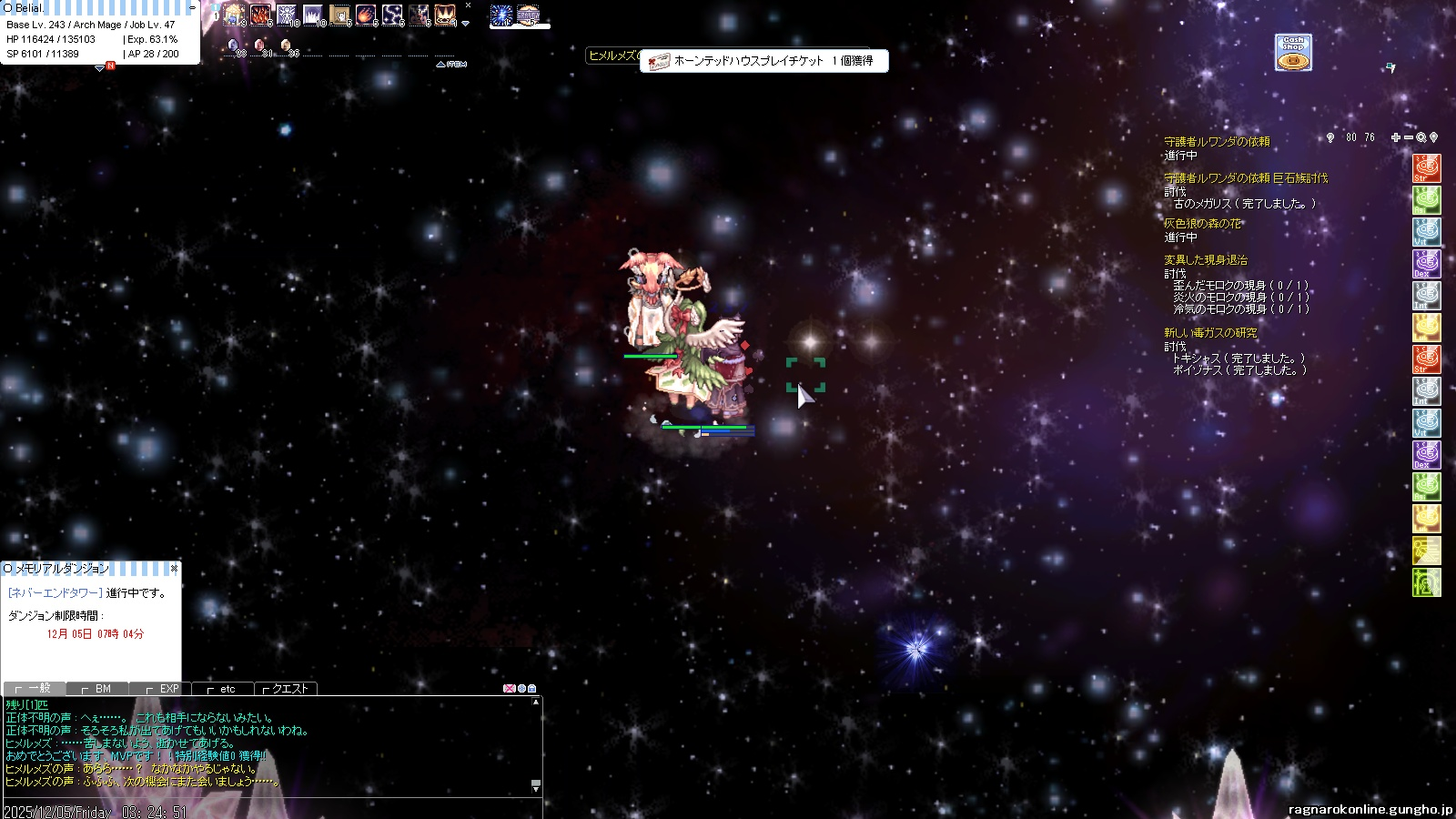Click the minimap magnifier icon

pos(1421,137)
